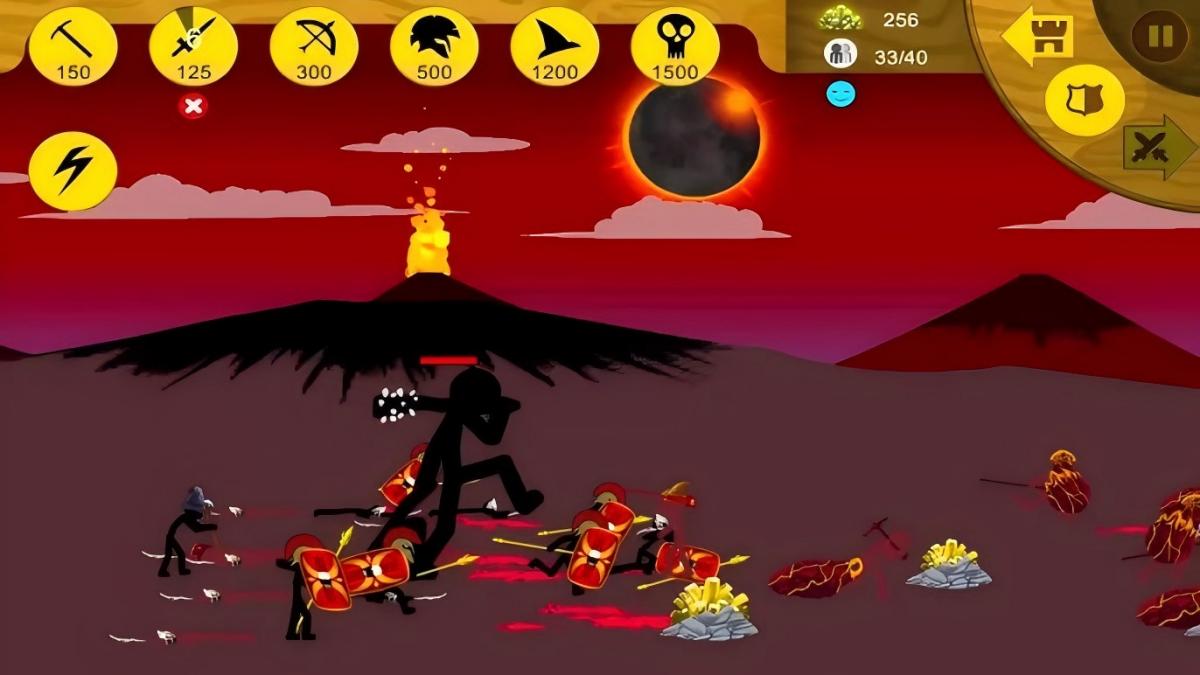Summon the skull giant for 1500
This screenshot has height=675, width=1200.
[x=675, y=47]
